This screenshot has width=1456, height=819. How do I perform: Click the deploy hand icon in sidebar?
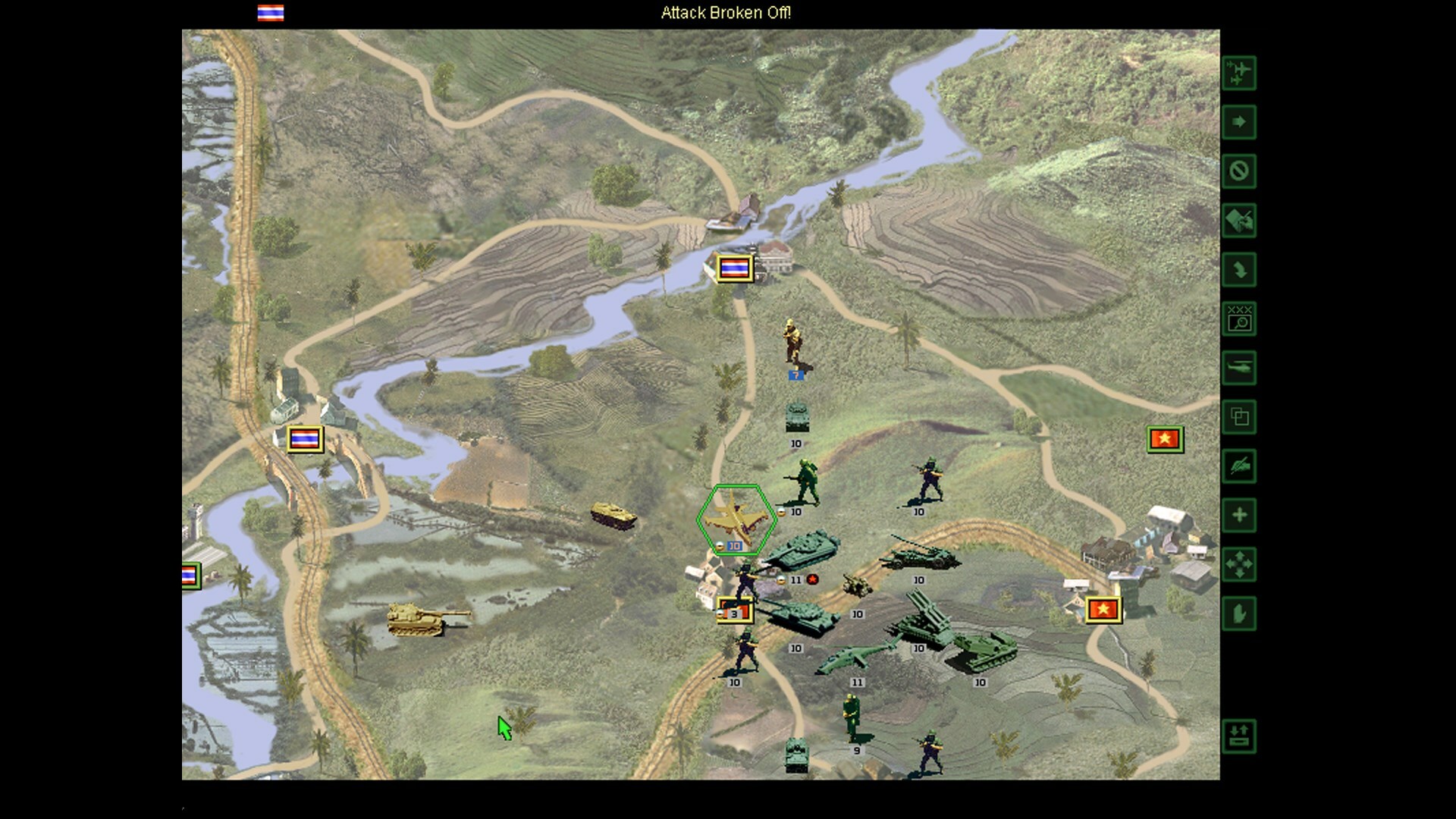click(1240, 221)
